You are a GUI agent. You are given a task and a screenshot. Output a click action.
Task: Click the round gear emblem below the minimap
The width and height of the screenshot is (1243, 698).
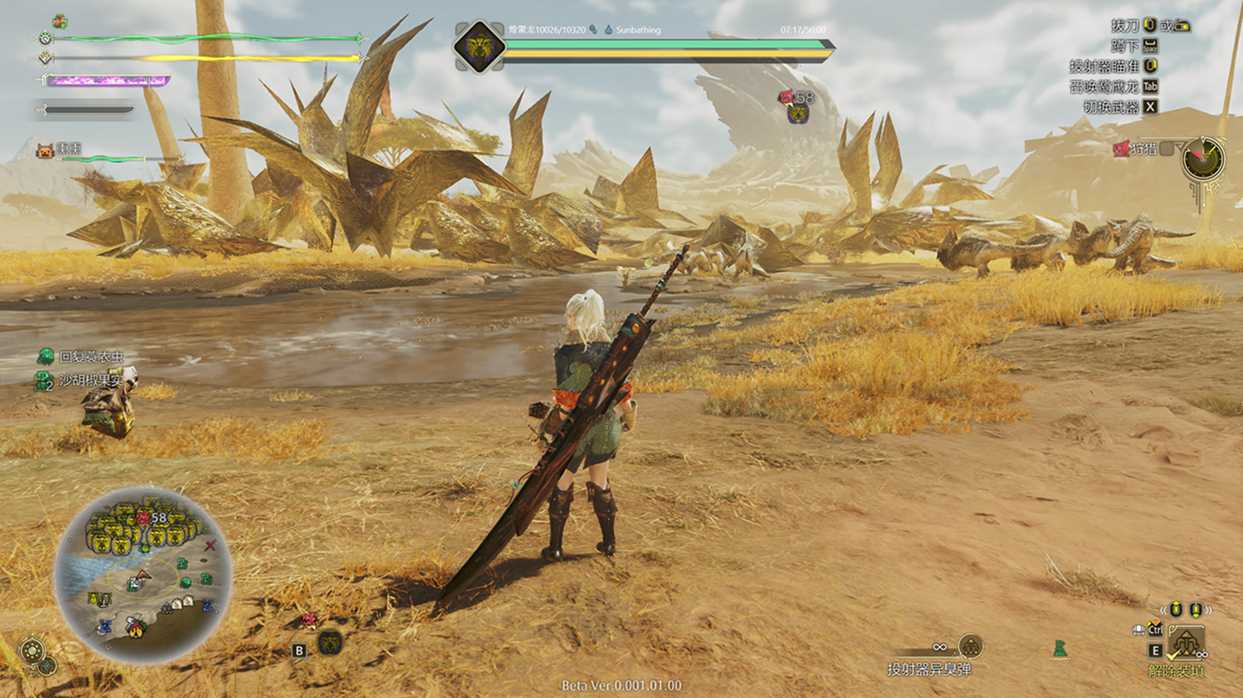[x=32, y=651]
